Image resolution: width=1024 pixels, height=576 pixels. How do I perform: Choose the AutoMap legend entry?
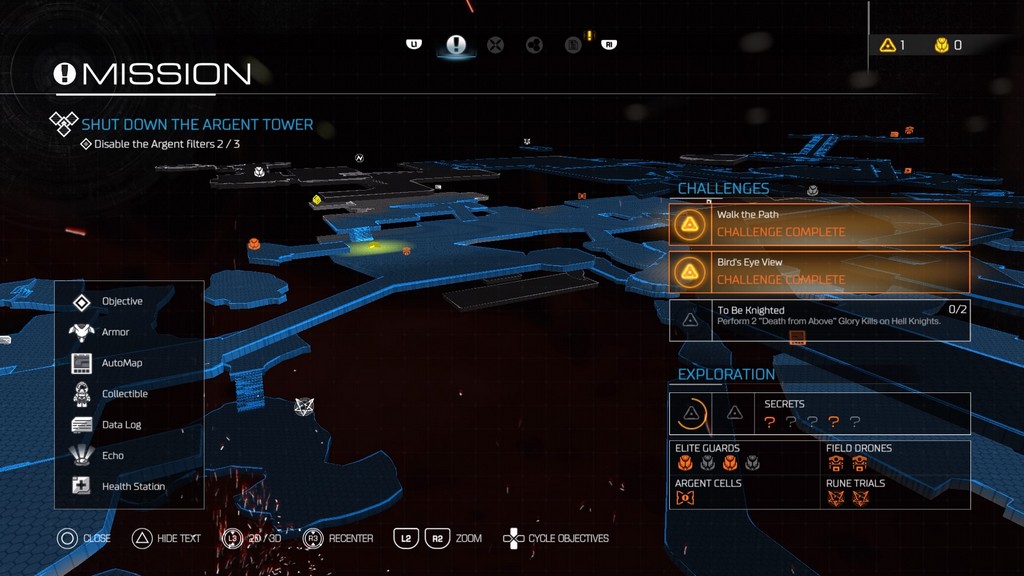point(121,363)
